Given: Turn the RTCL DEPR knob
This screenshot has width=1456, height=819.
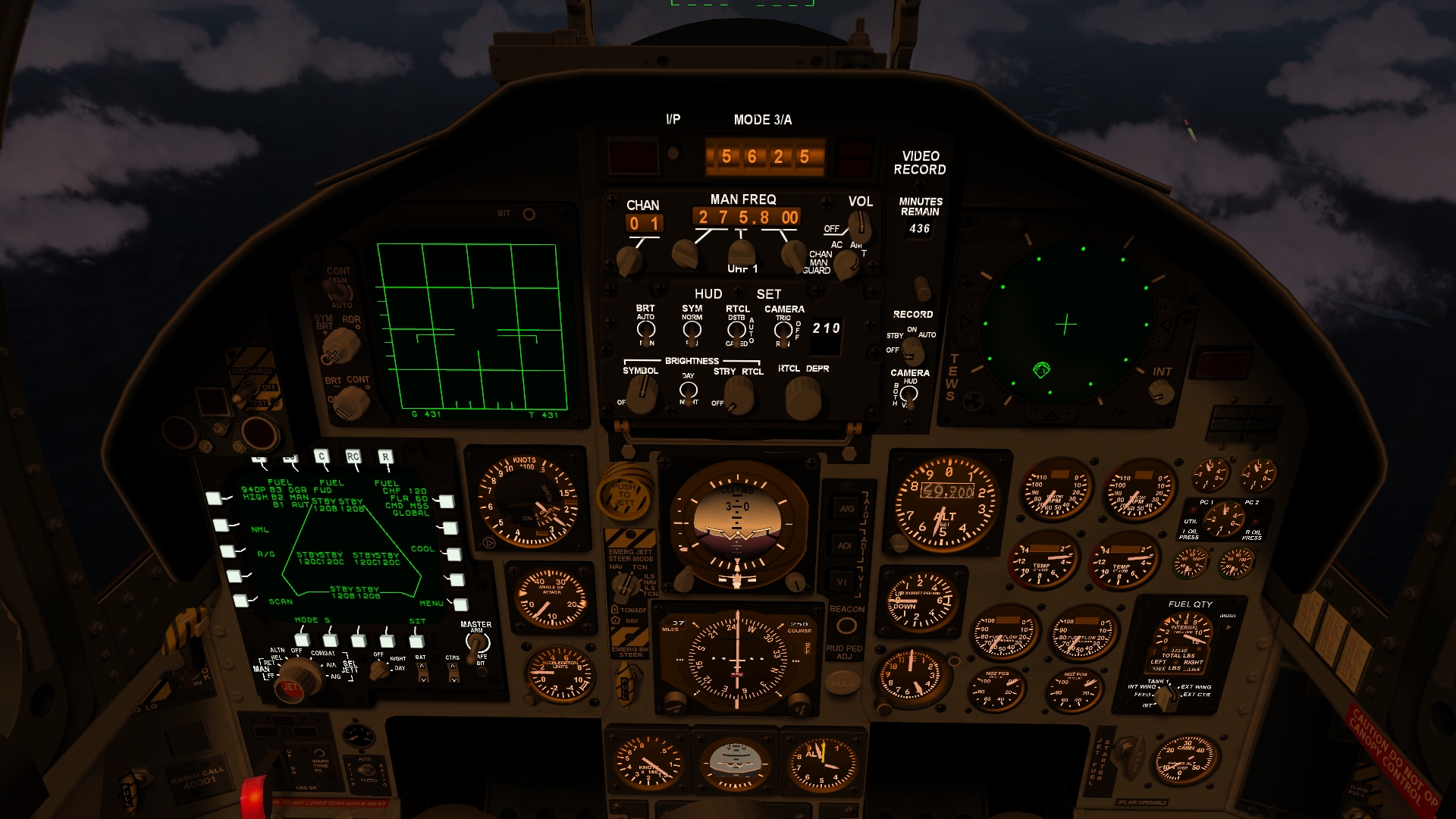Looking at the screenshot, I should (x=803, y=396).
